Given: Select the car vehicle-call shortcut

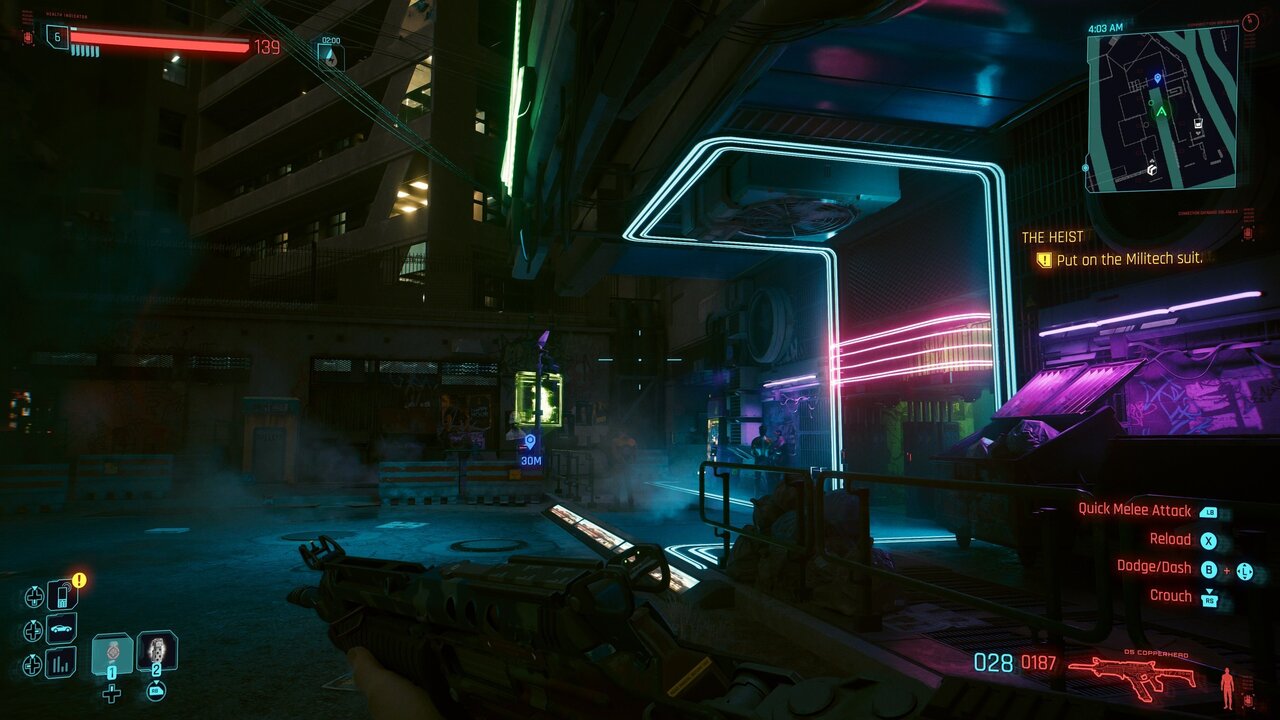Looking at the screenshot, I should (62, 629).
